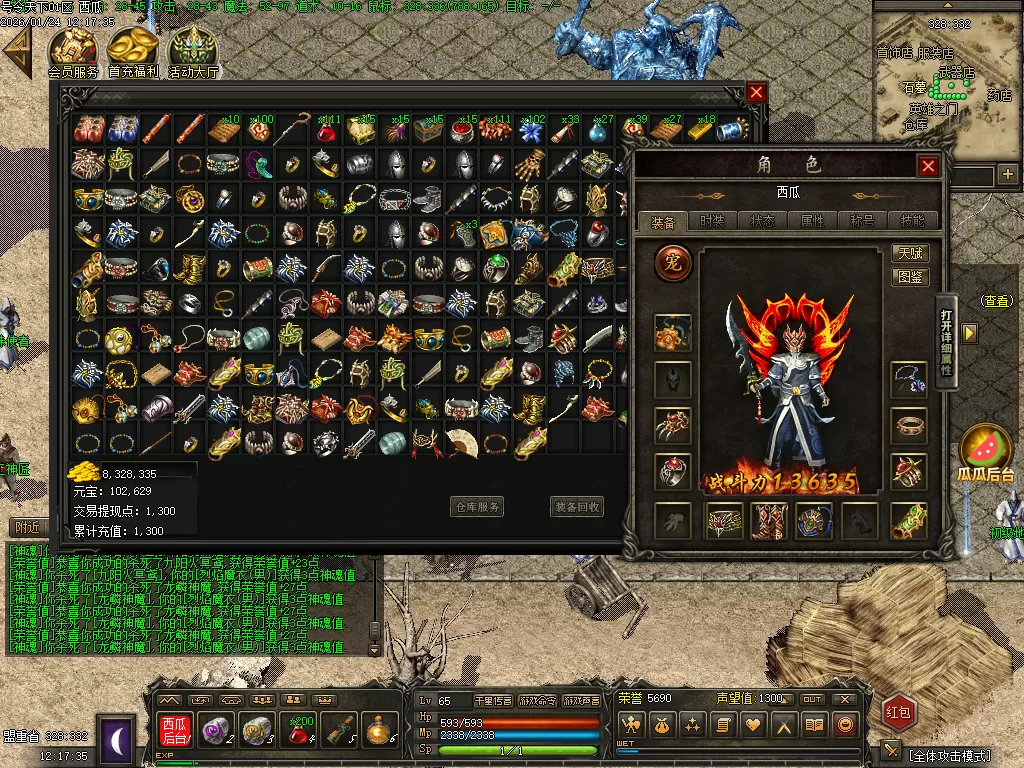Show the 称号 titles tab
The height and width of the screenshot is (768, 1024).
coord(863,221)
